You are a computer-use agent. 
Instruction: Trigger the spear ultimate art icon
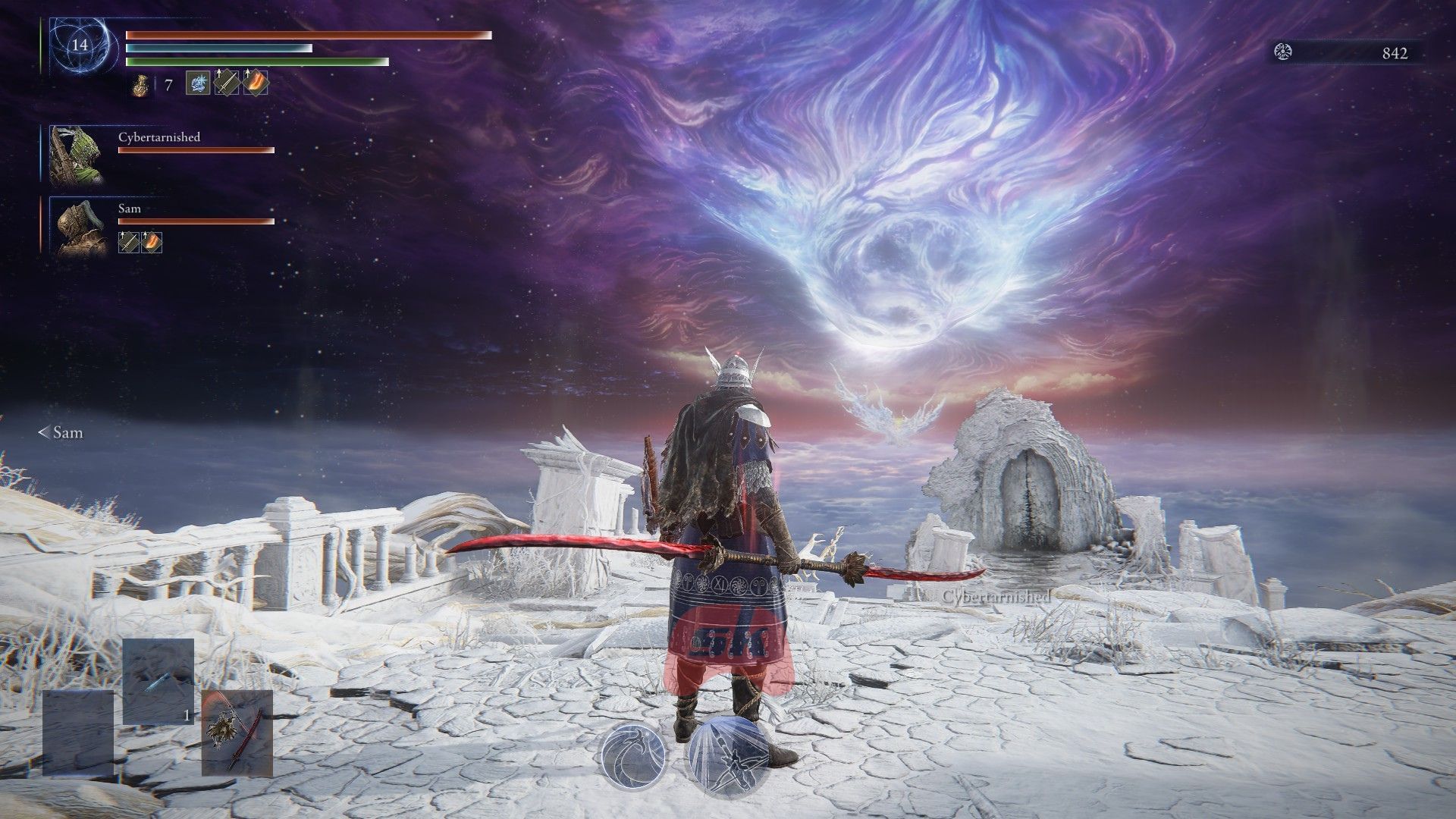pos(726,757)
